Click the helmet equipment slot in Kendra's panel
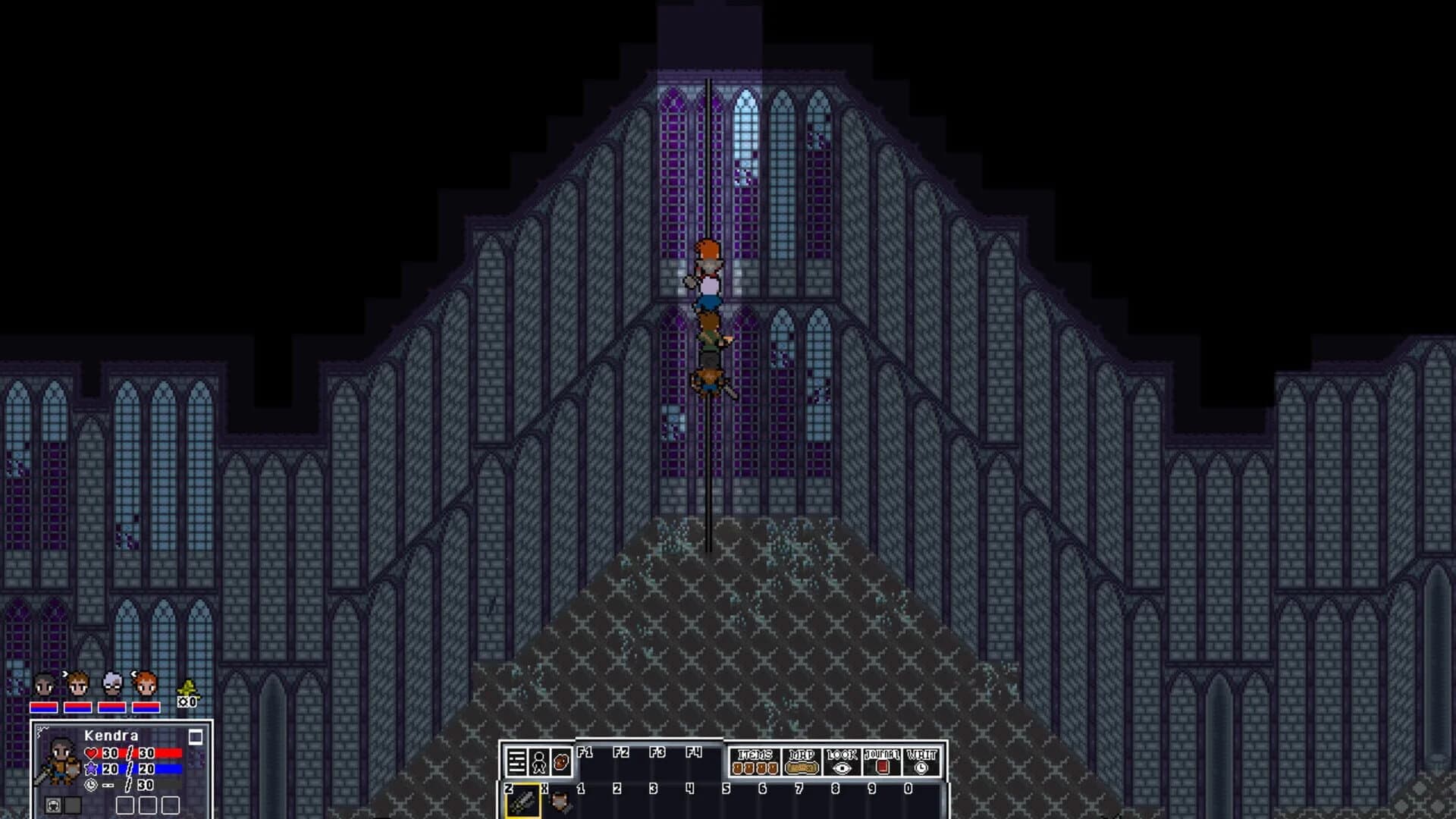 (52, 805)
